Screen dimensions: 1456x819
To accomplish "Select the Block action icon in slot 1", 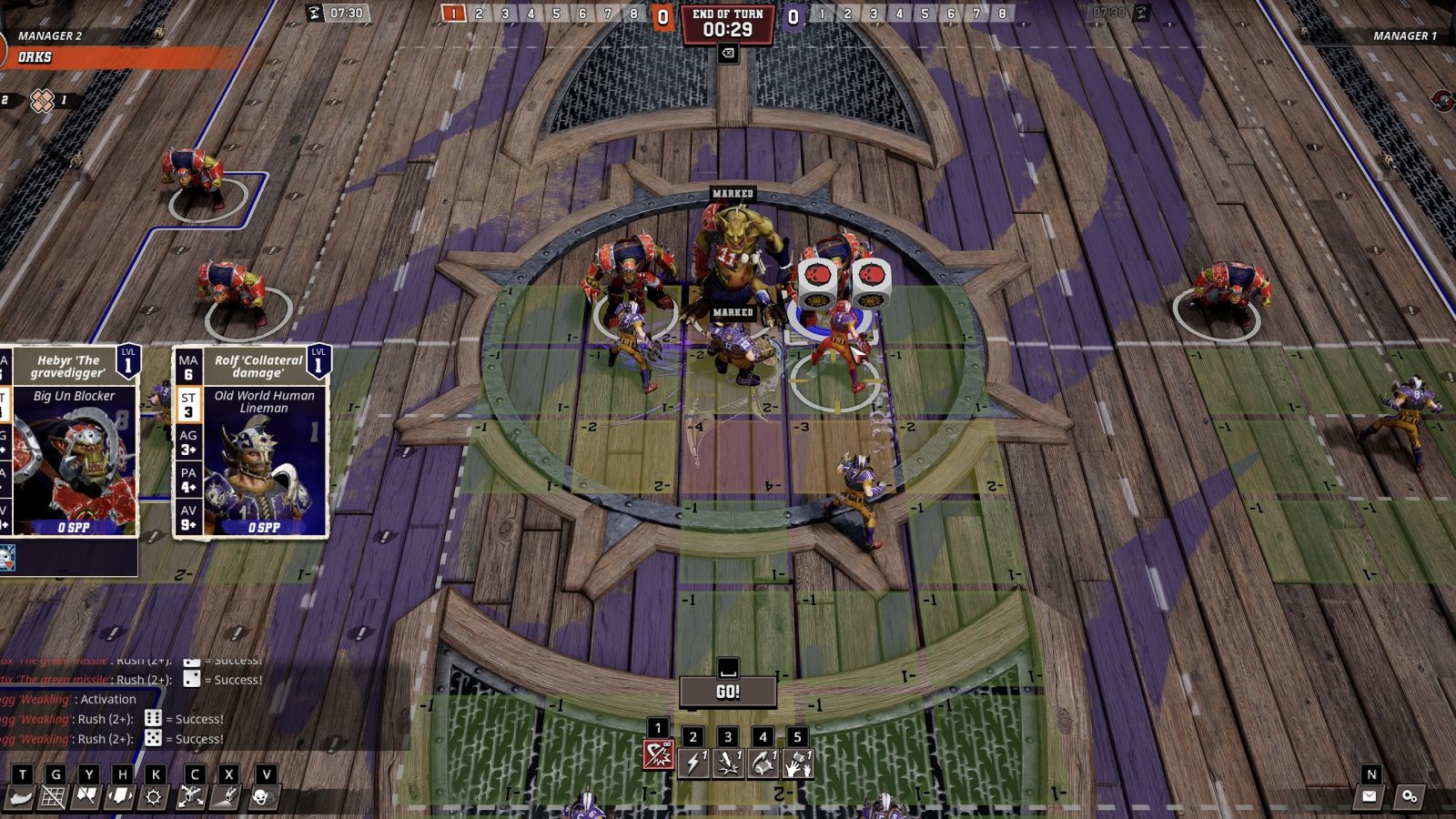I will 659,755.
